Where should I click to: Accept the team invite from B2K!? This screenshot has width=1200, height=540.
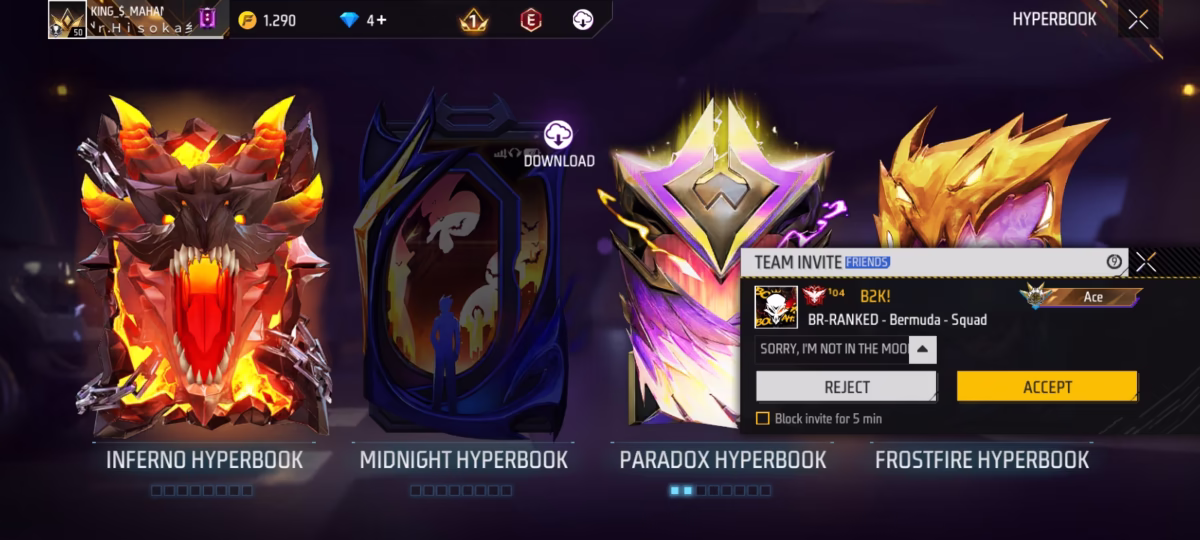tap(1047, 387)
